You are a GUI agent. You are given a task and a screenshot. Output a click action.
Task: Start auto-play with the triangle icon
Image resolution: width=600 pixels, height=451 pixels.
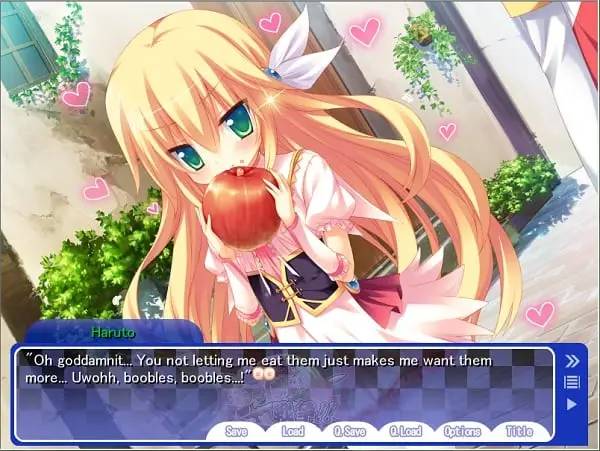pos(572,404)
